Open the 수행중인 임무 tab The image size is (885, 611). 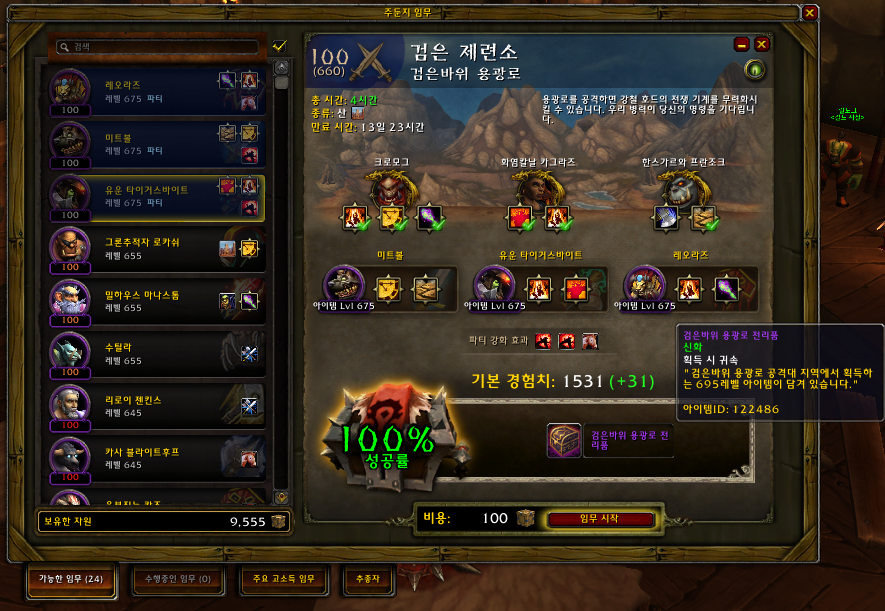(179, 579)
